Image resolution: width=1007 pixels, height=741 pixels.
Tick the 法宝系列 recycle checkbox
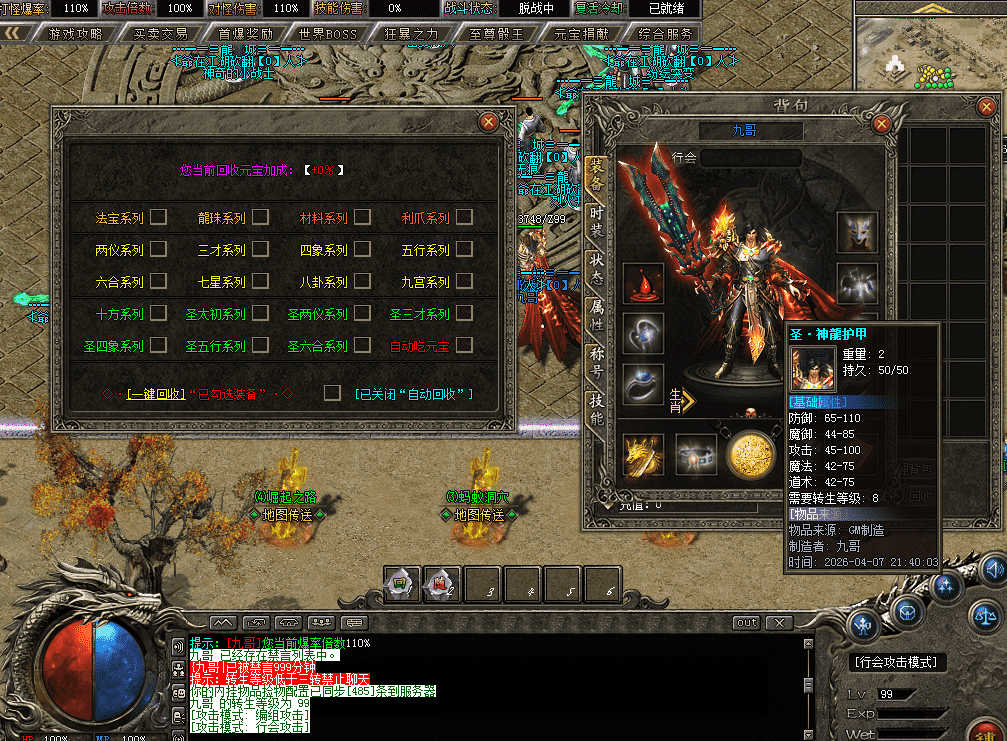pos(158,218)
